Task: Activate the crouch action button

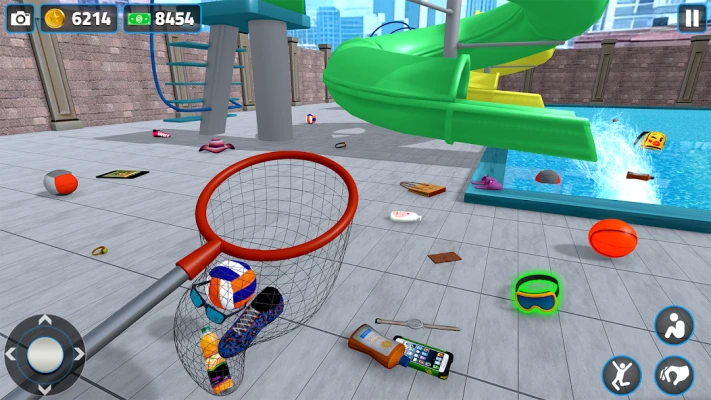Action: 674,325
